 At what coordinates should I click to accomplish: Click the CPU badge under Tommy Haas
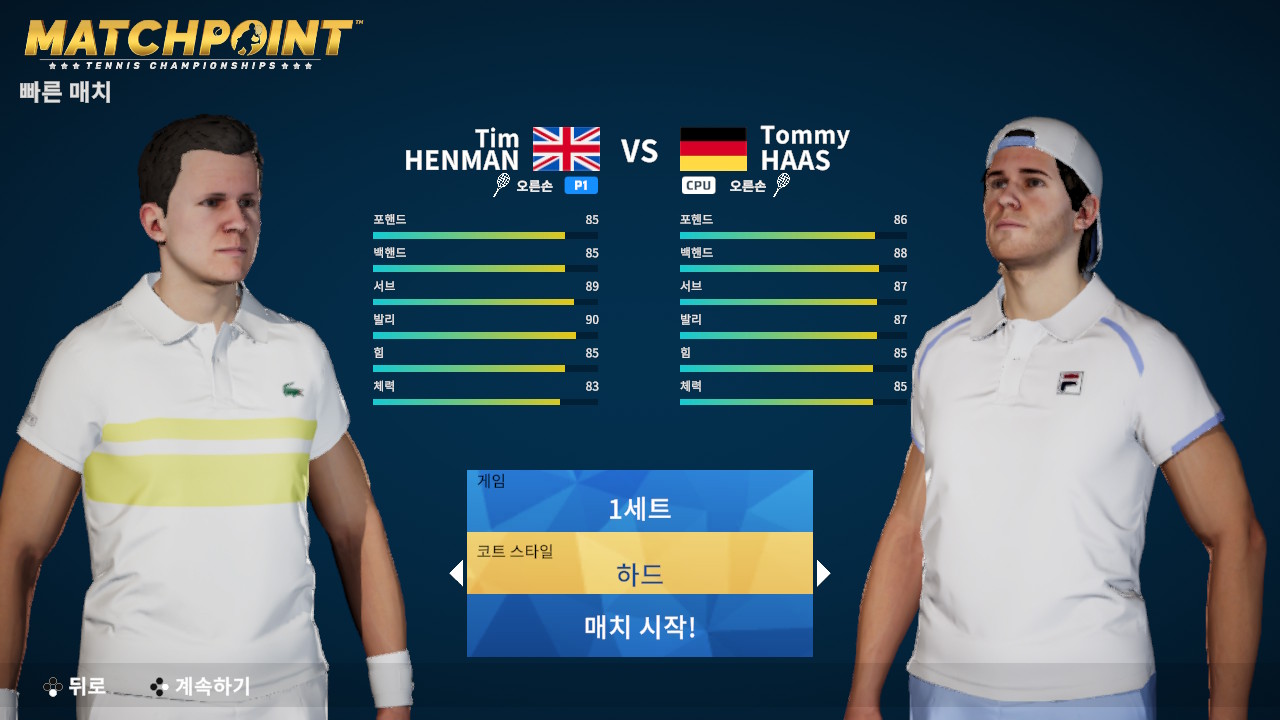(698, 185)
